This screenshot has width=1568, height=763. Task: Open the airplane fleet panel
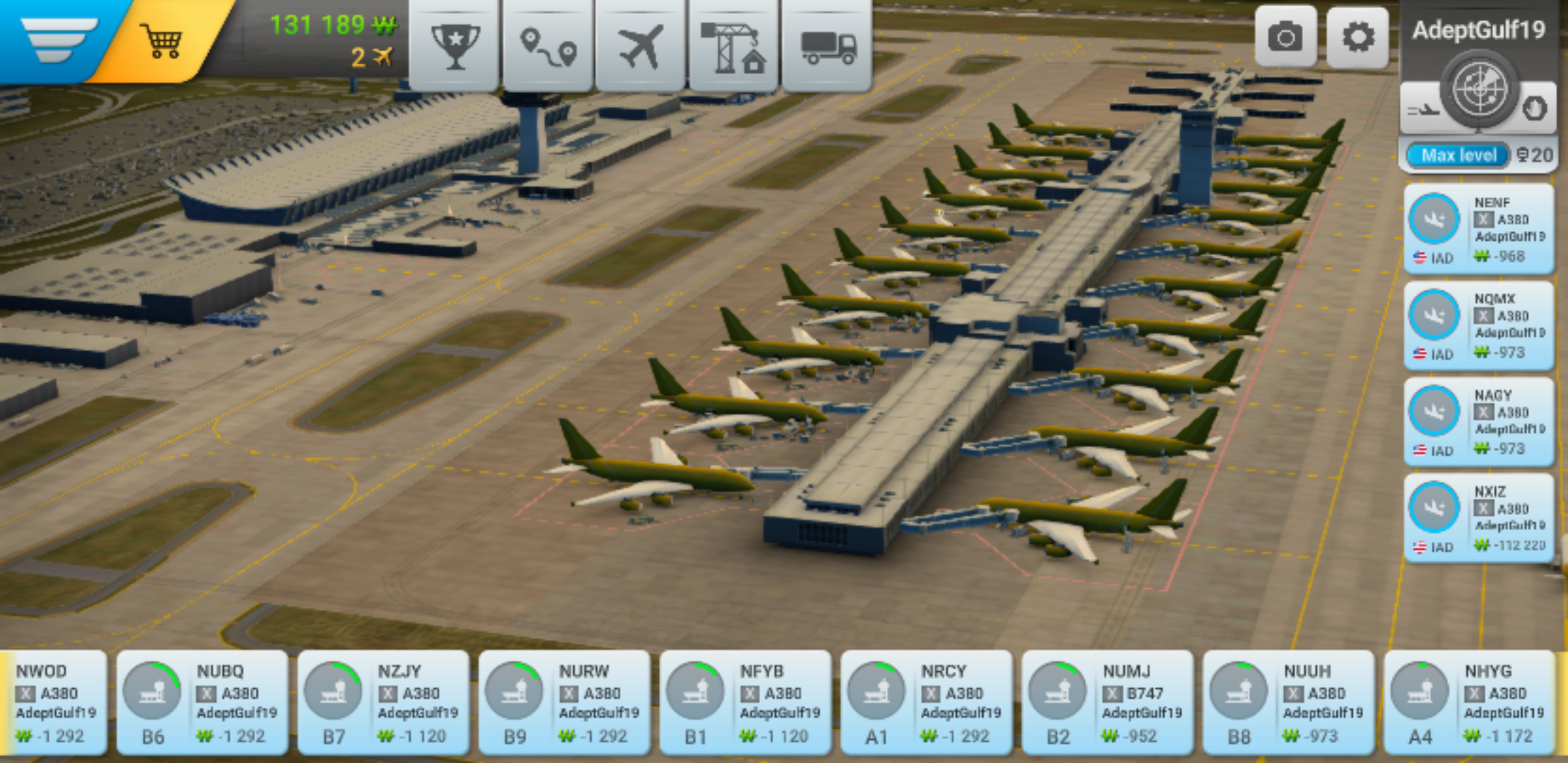[641, 46]
